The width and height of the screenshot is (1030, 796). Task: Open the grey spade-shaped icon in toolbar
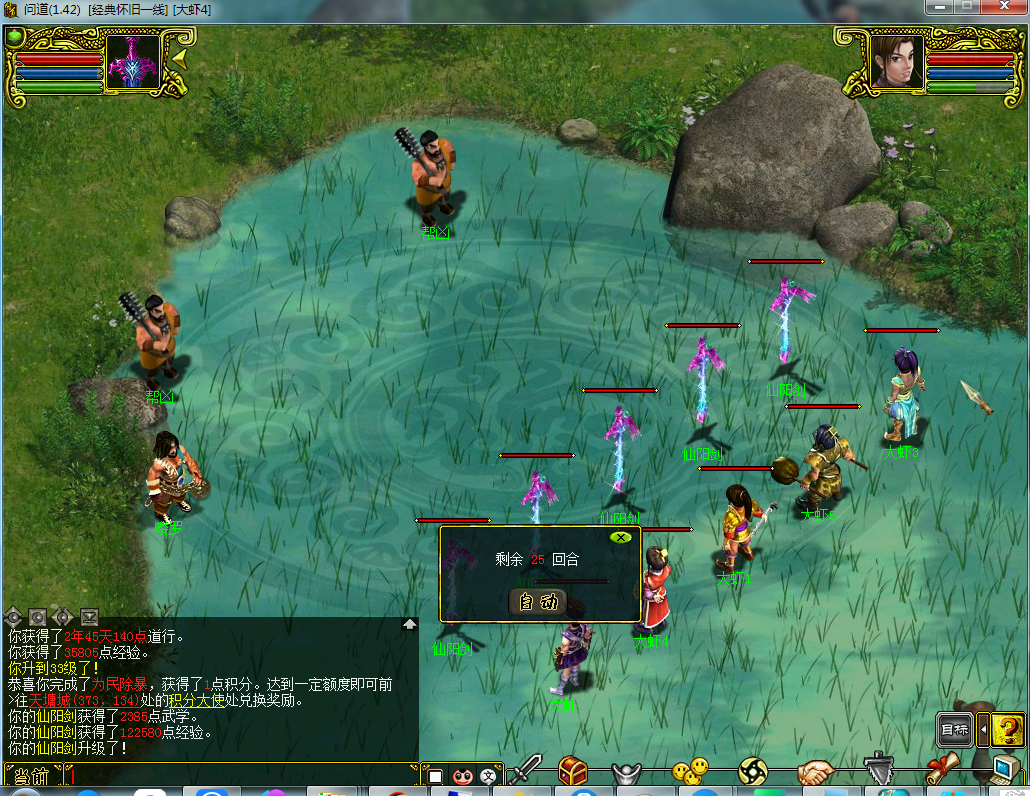[x=877, y=770]
